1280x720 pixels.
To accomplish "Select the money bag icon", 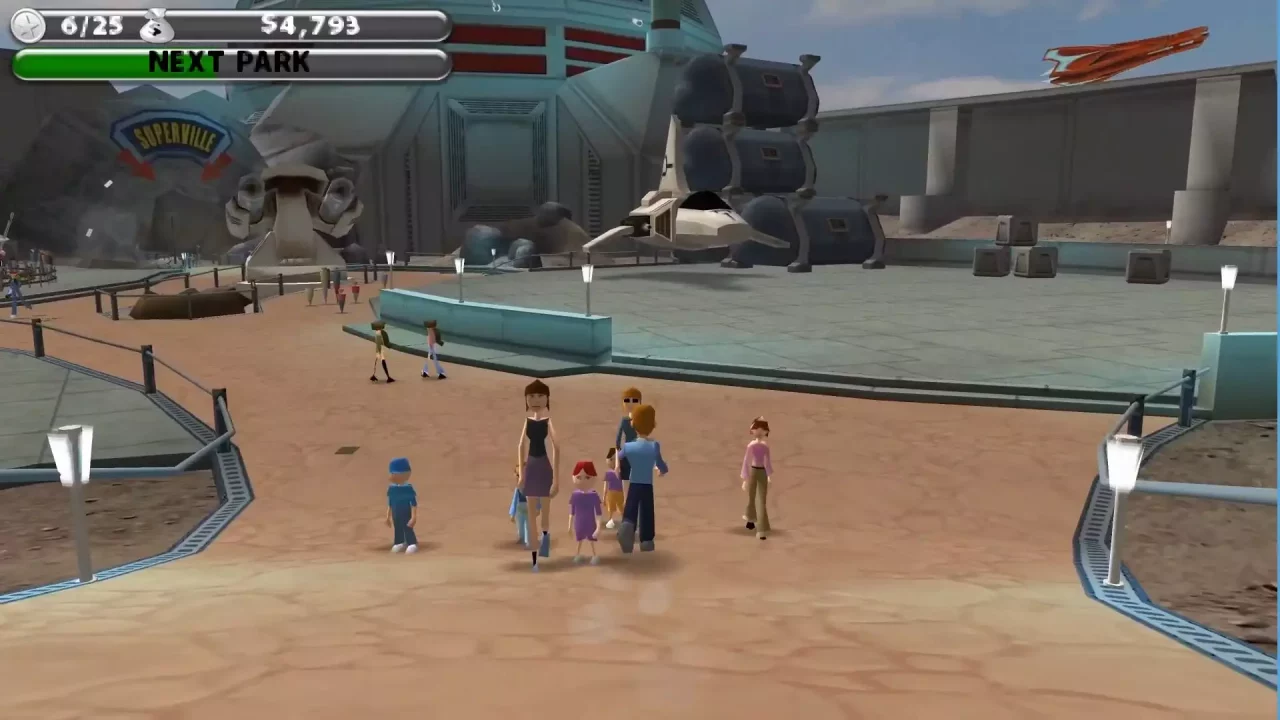I will point(156,25).
